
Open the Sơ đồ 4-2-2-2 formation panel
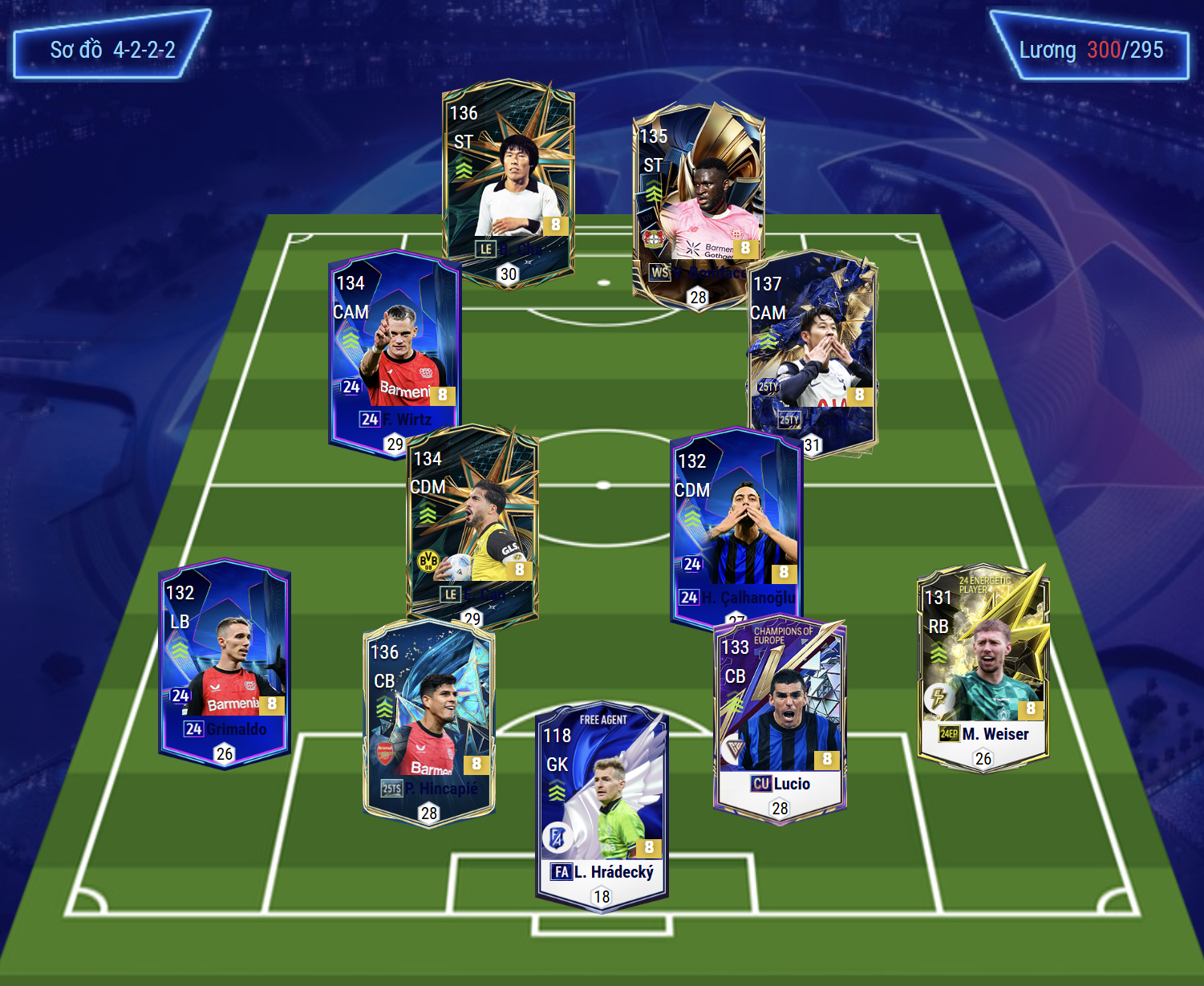coord(112,50)
